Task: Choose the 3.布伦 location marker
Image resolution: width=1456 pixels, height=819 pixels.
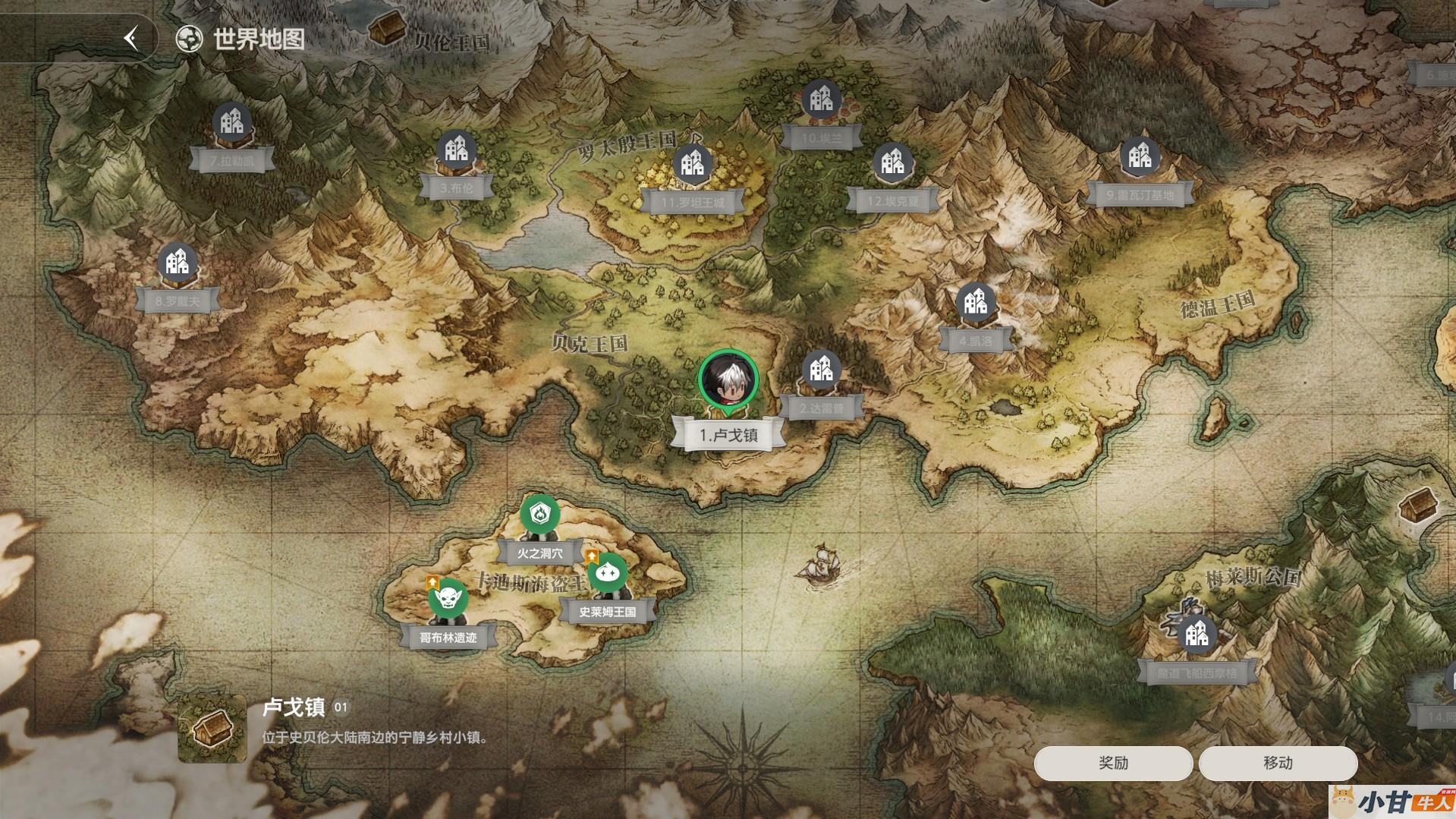Action: point(456,150)
